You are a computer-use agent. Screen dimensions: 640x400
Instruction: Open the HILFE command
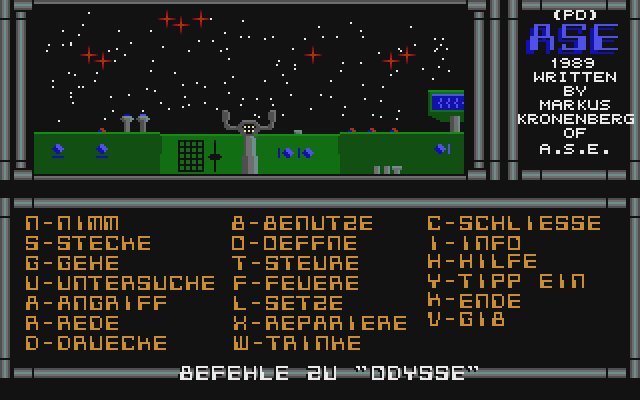click(x=482, y=262)
